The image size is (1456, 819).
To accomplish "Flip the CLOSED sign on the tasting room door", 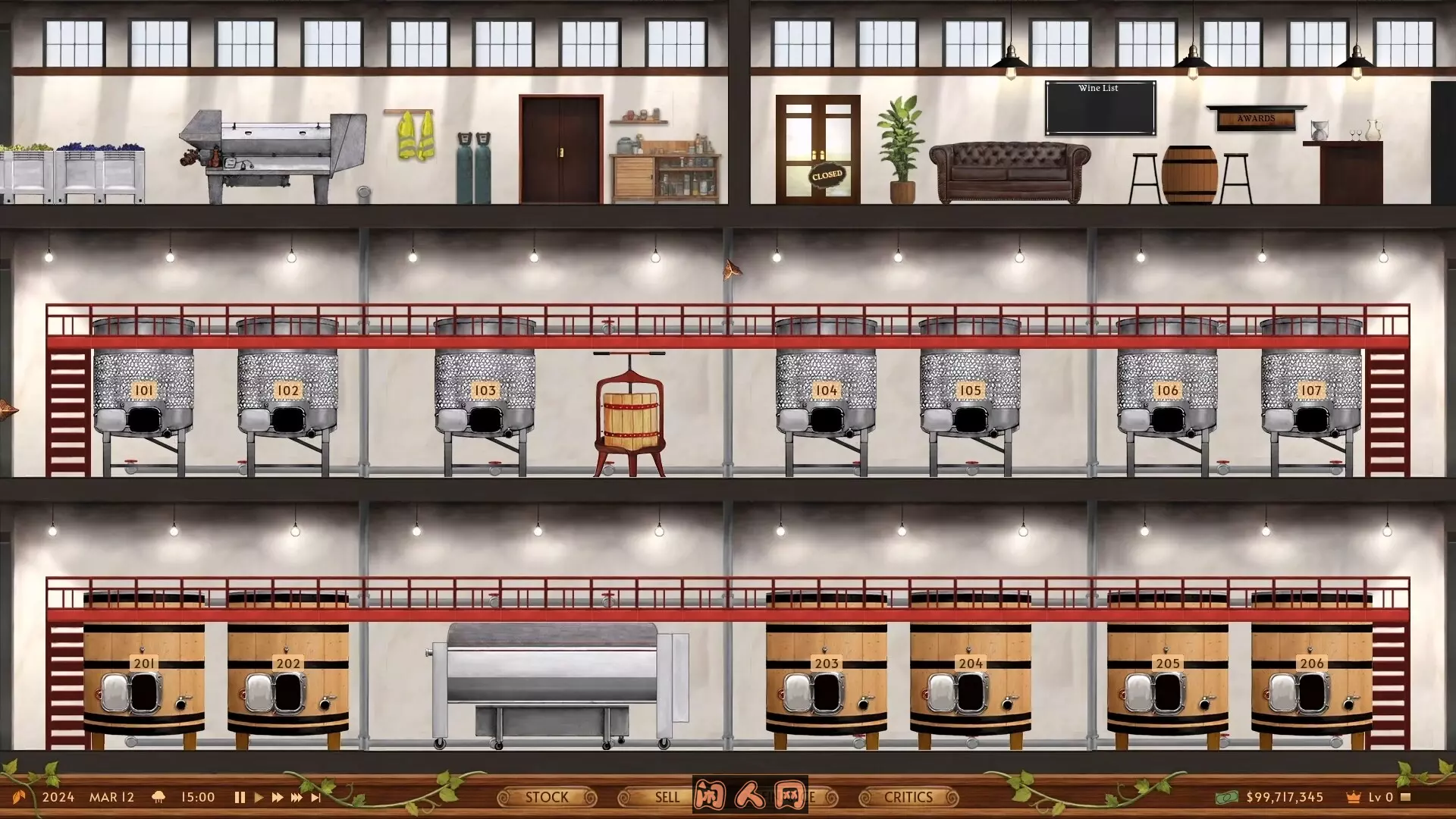I will point(827,175).
